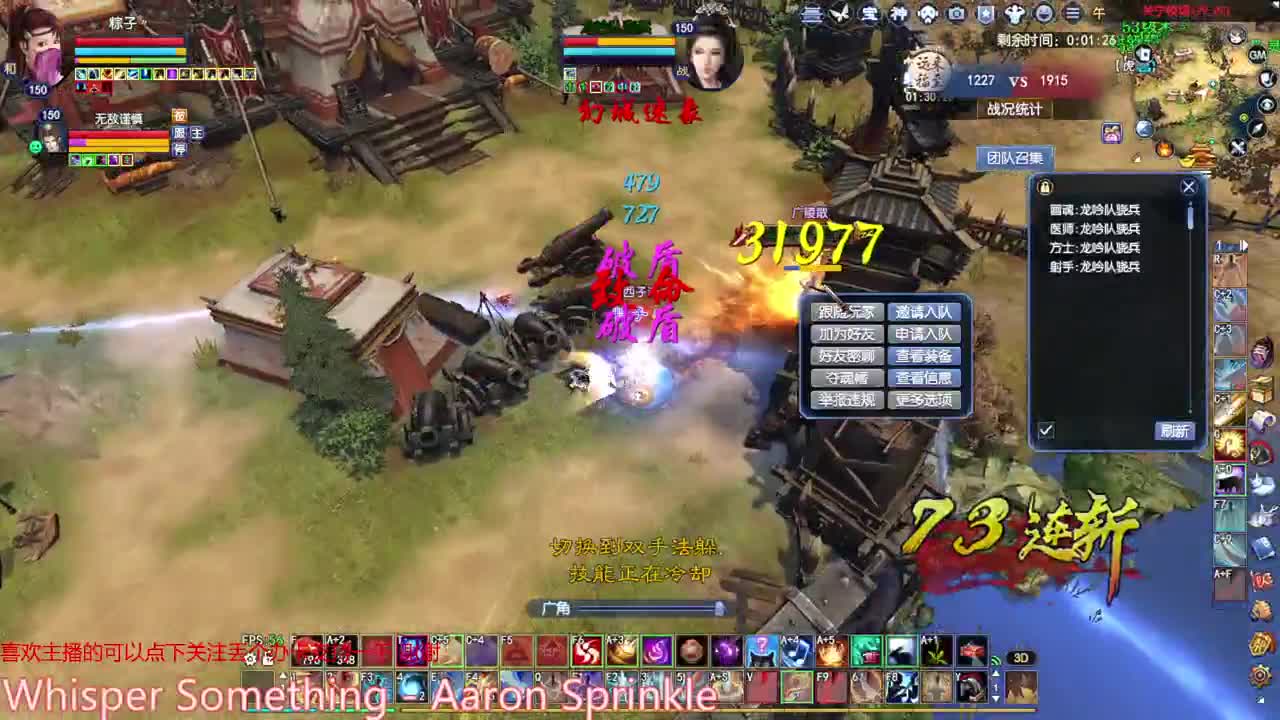Choose 查看装备 from the player context menu
Image resolution: width=1280 pixels, height=720 pixels.
(924, 356)
